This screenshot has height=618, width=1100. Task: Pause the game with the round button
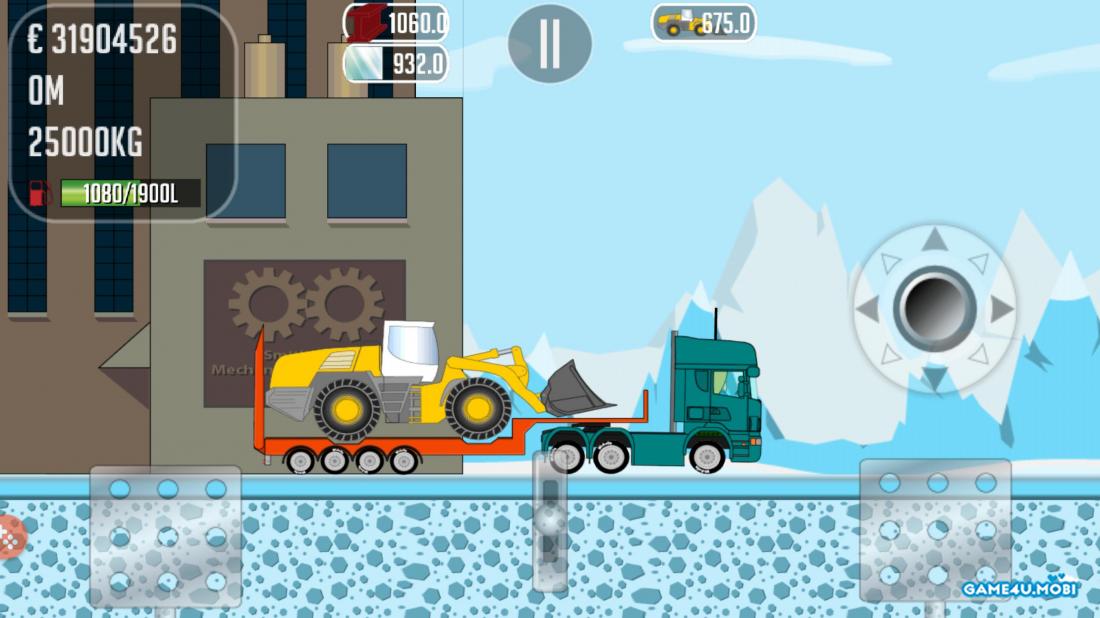coord(549,44)
